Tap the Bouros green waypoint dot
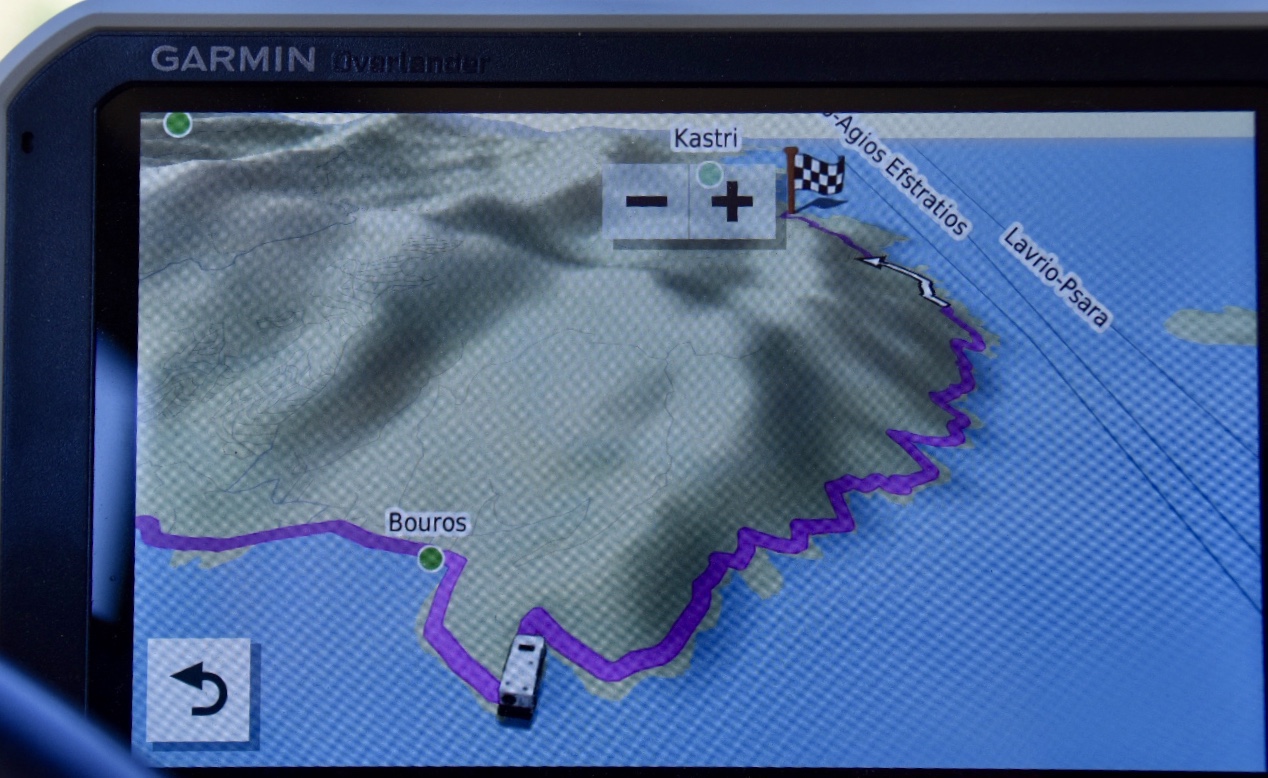 [431, 558]
